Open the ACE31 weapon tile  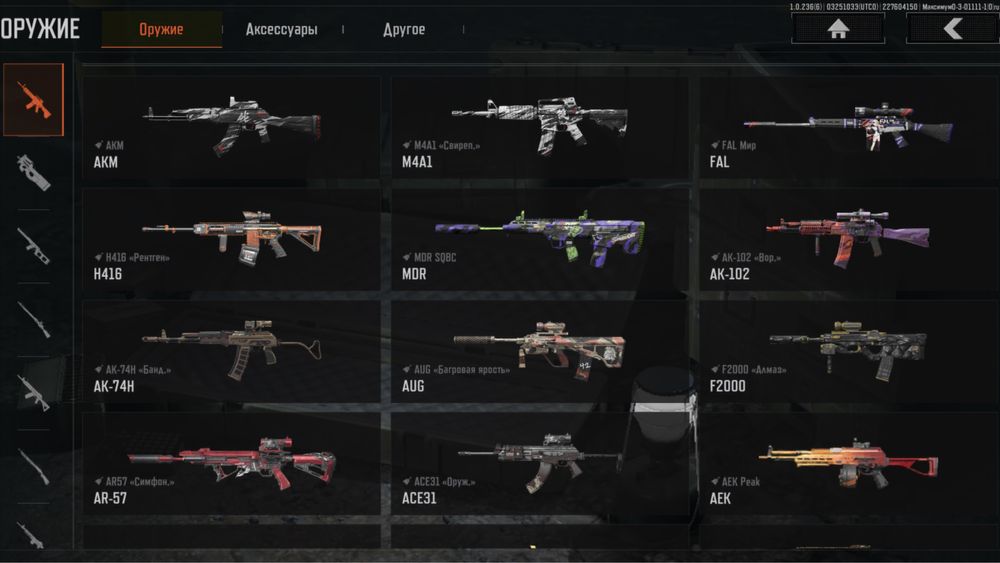(539, 464)
